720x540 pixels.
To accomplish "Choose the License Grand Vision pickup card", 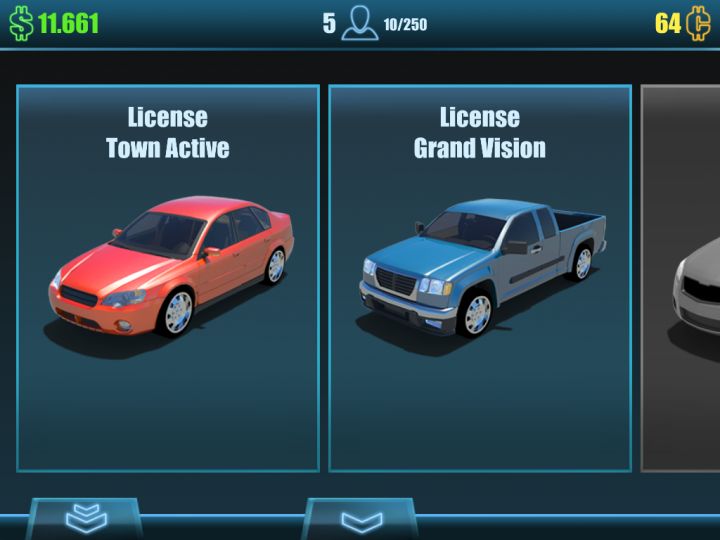I will coord(480,278).
